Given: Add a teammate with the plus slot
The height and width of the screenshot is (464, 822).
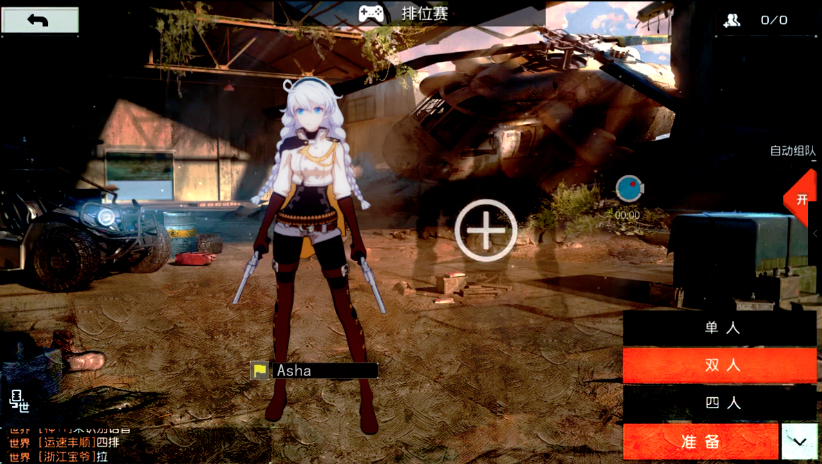Looking at the screenshot, I should click(x=486, y=231).
